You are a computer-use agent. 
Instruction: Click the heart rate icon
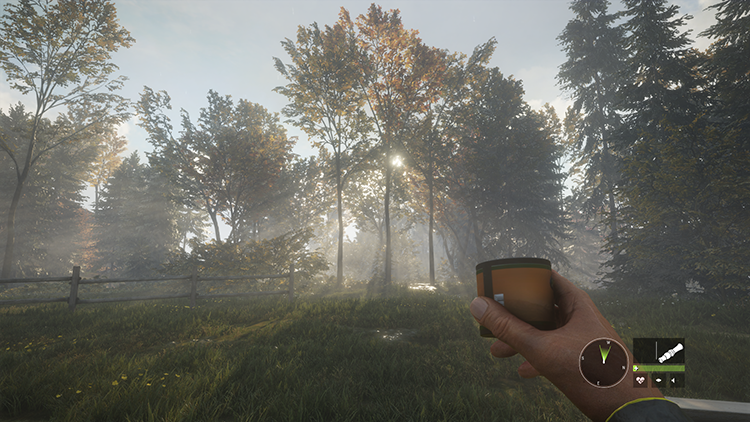point(640,380)
